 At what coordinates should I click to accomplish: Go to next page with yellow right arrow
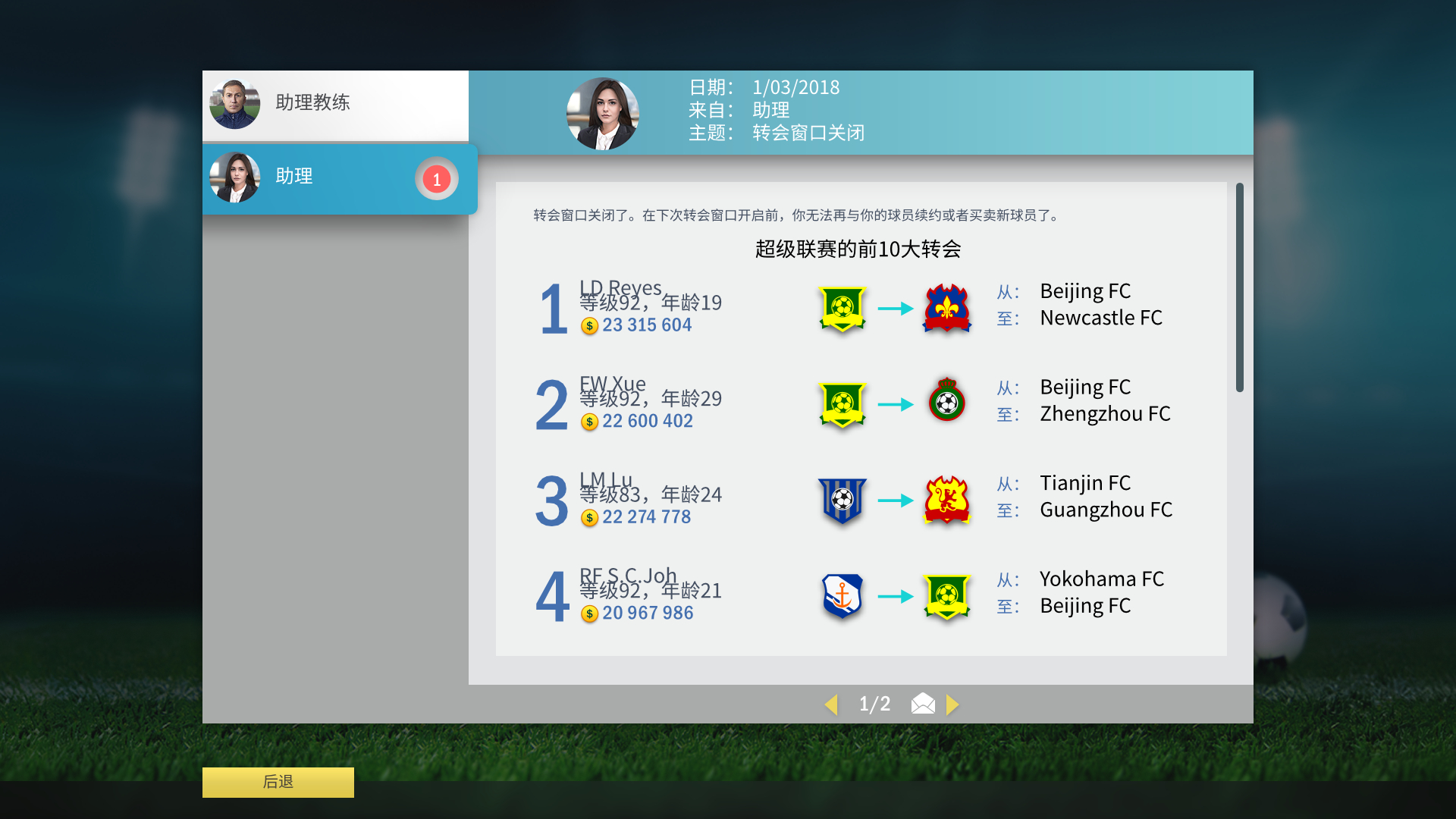tap(954, 704)
